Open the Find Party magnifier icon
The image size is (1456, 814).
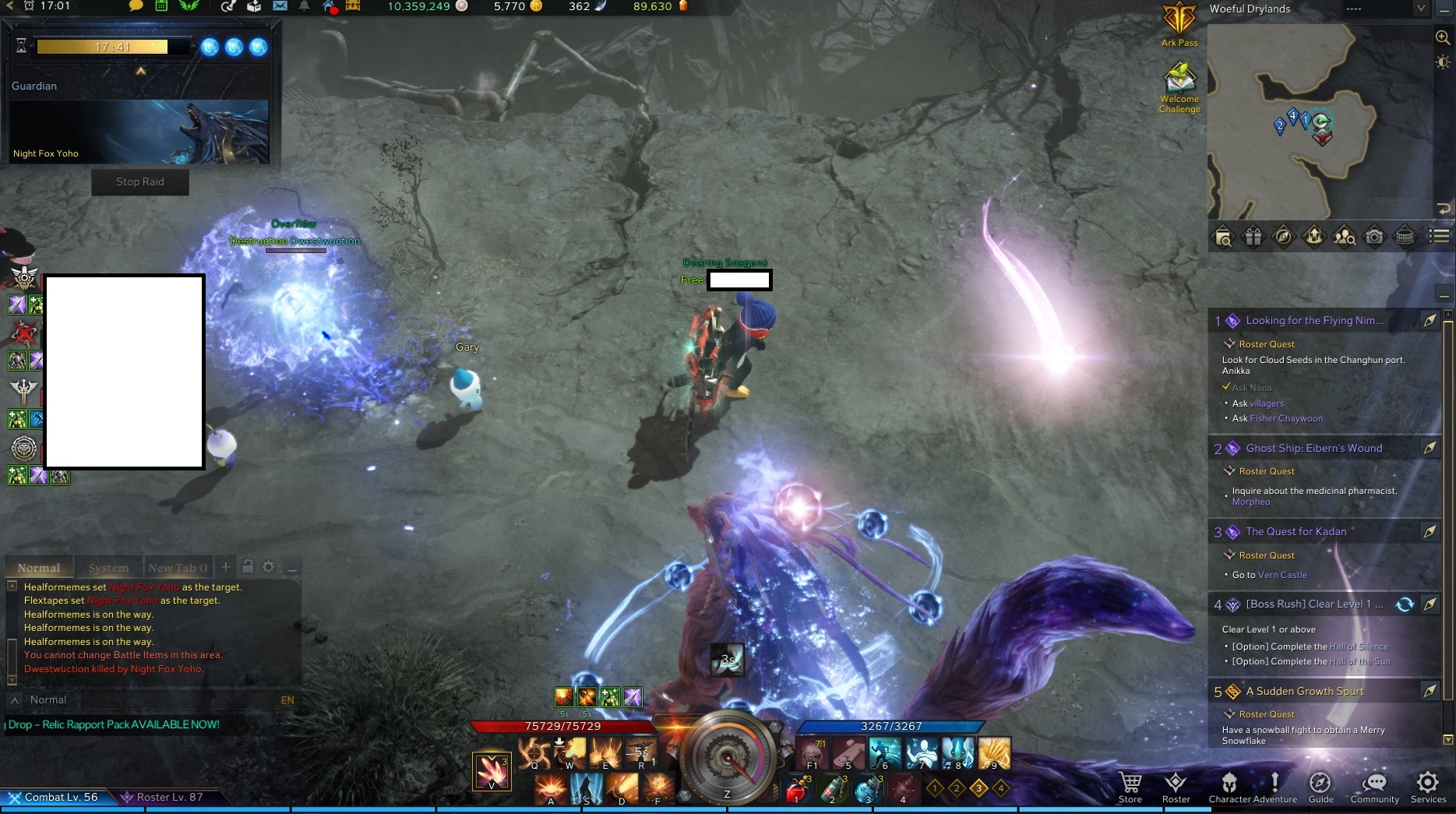click(1345, 236)
